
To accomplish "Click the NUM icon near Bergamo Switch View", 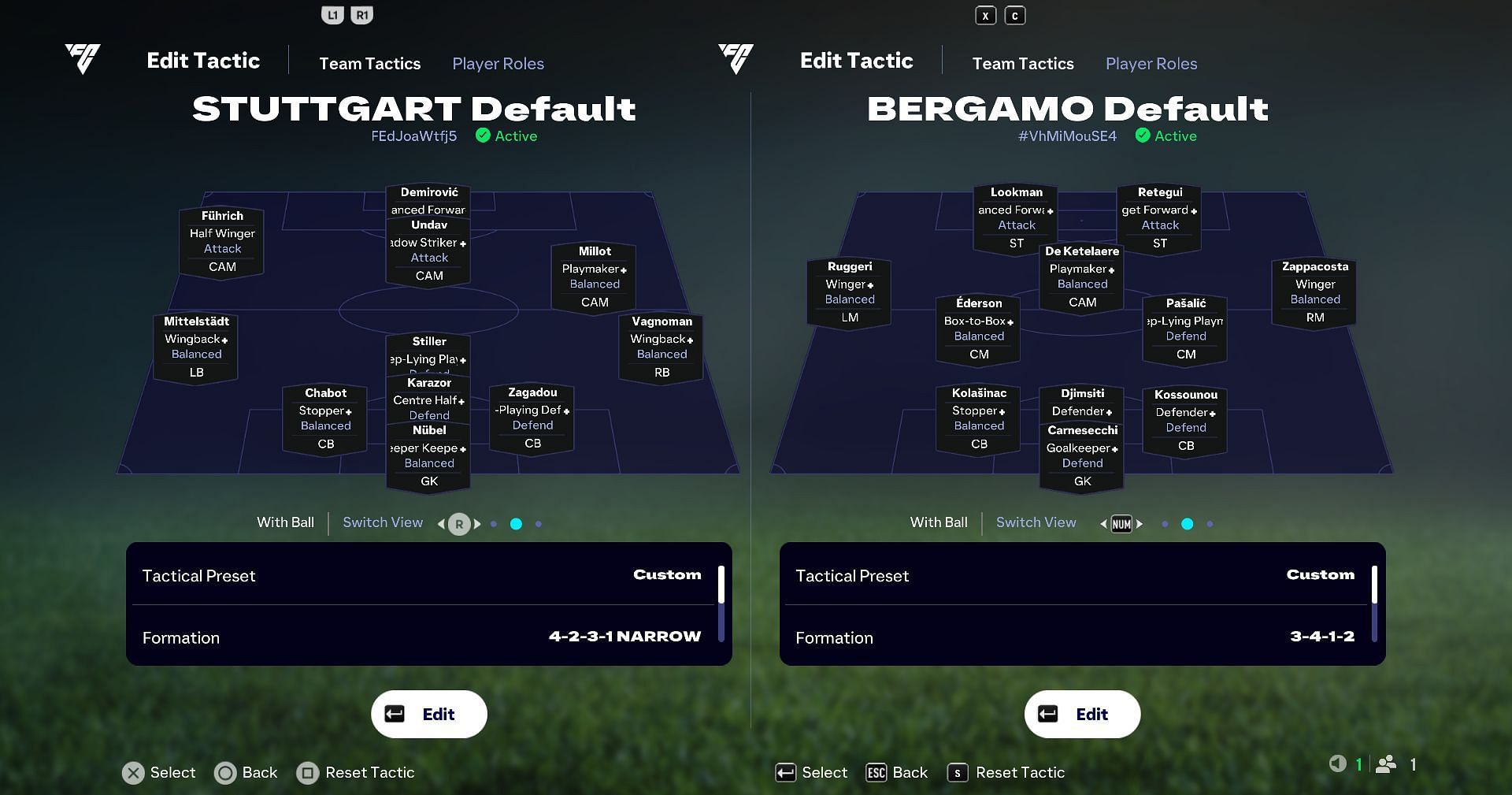I will (x=1120, y=523).
